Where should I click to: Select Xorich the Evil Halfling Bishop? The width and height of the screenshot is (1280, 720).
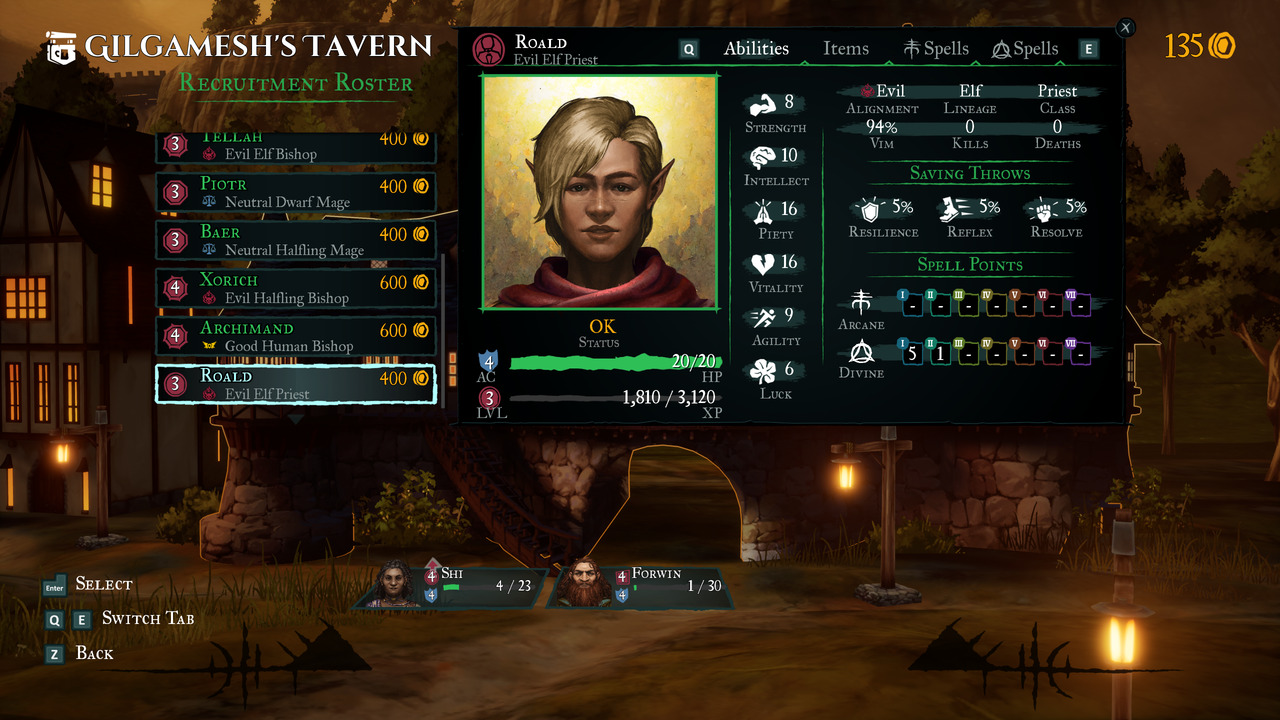[296, 288]
